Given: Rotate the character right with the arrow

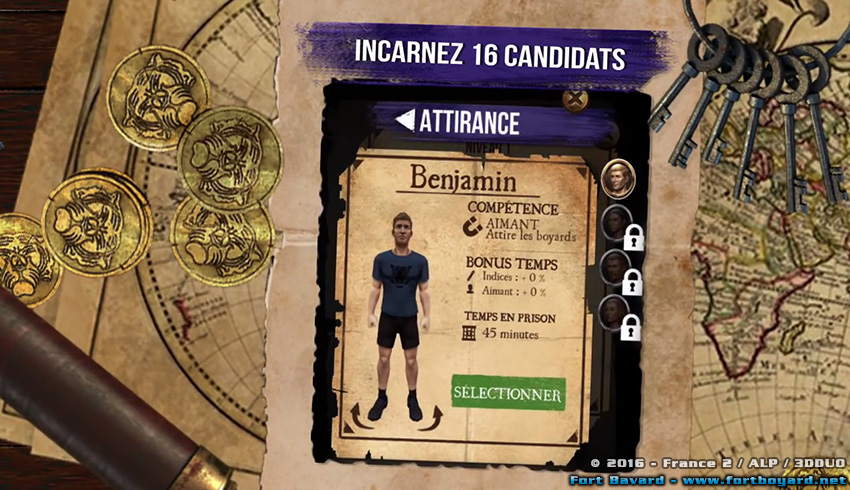Looking at the screenshot, I should (432, 414).
